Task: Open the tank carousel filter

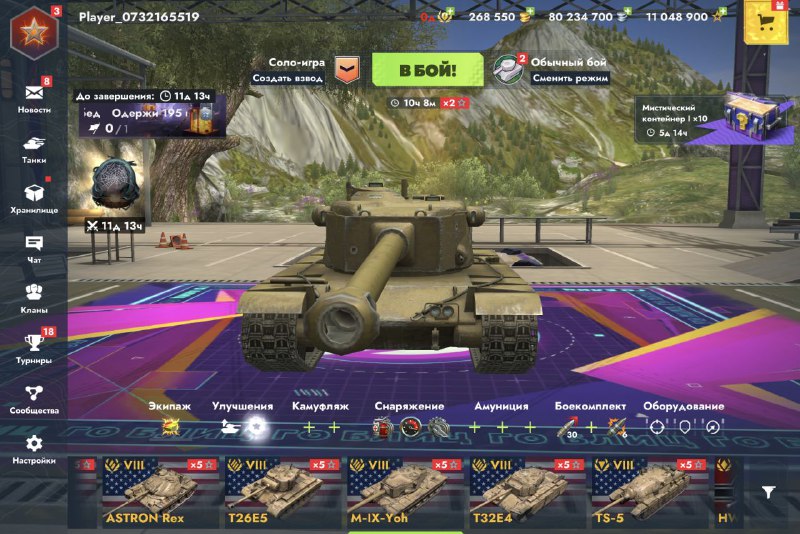Action: pyautogui.click(x=768, y=491)
